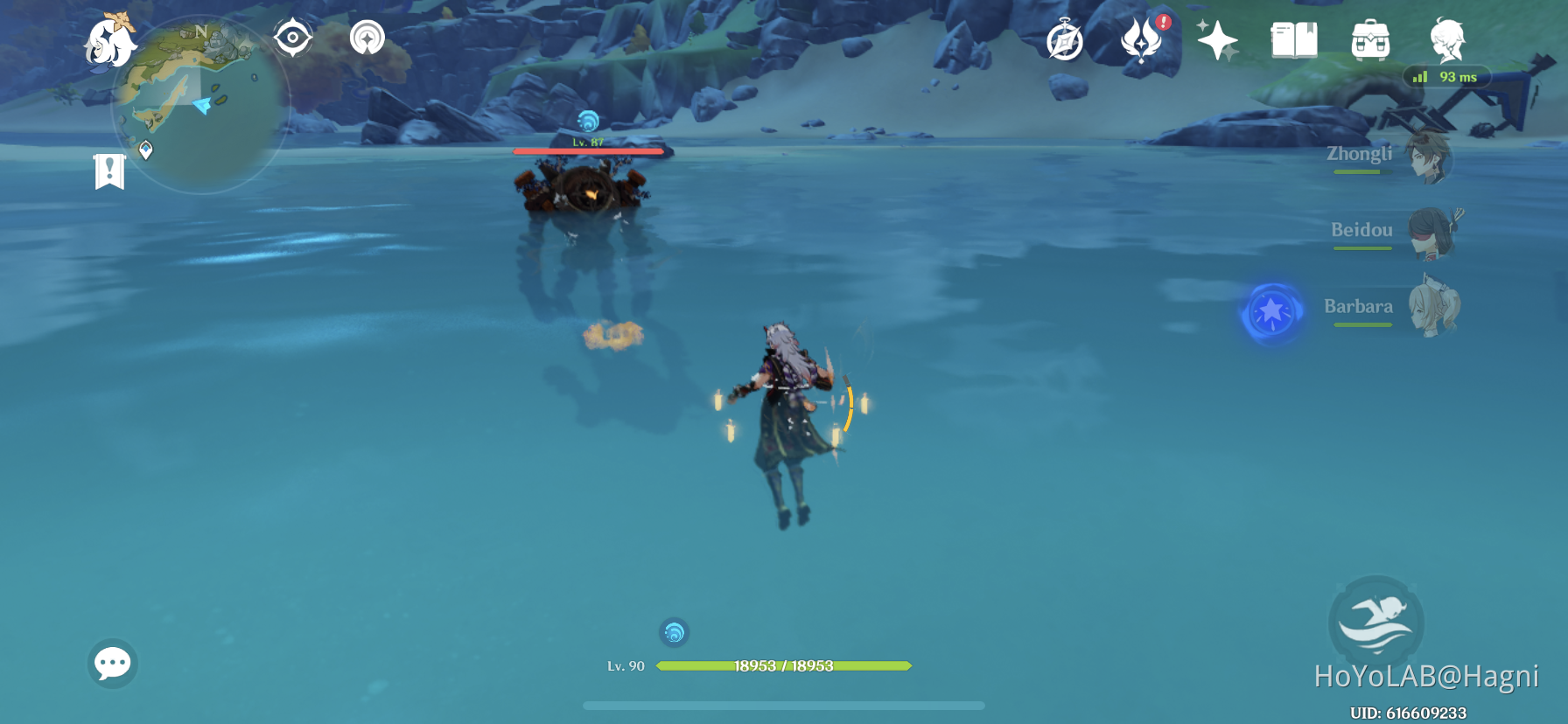Activate Elemental Sight

click(x=292, y=37)
